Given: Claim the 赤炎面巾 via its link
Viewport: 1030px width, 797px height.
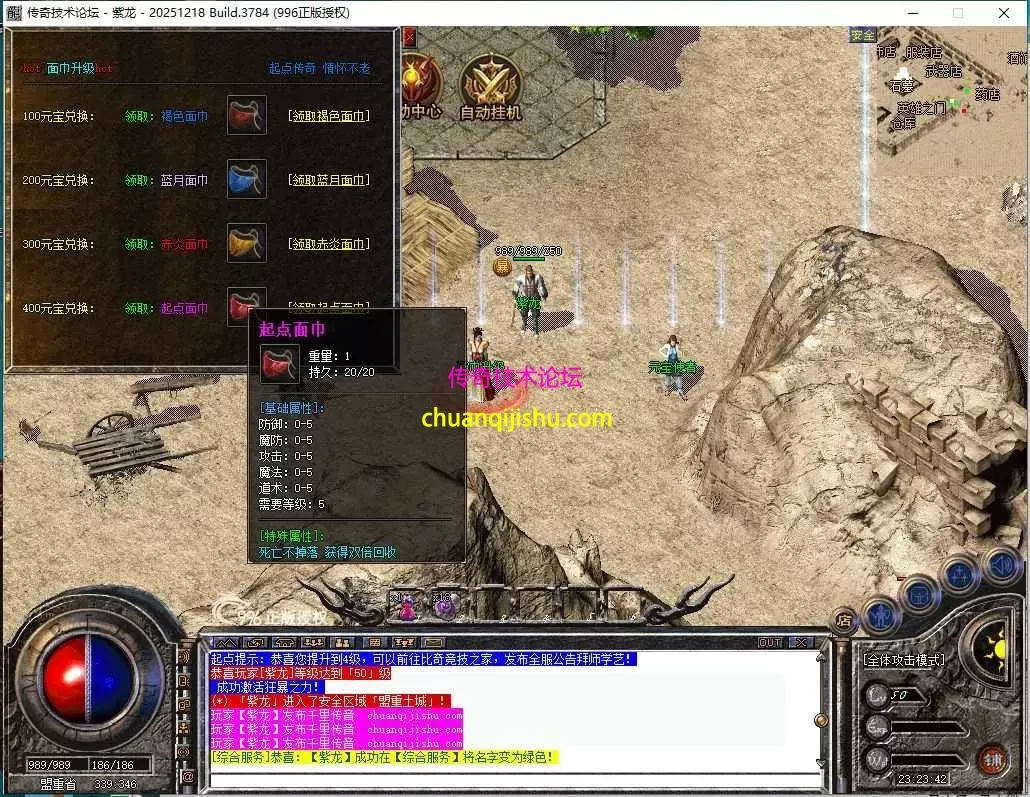Looking at the screenshot, I should [328, 244].
